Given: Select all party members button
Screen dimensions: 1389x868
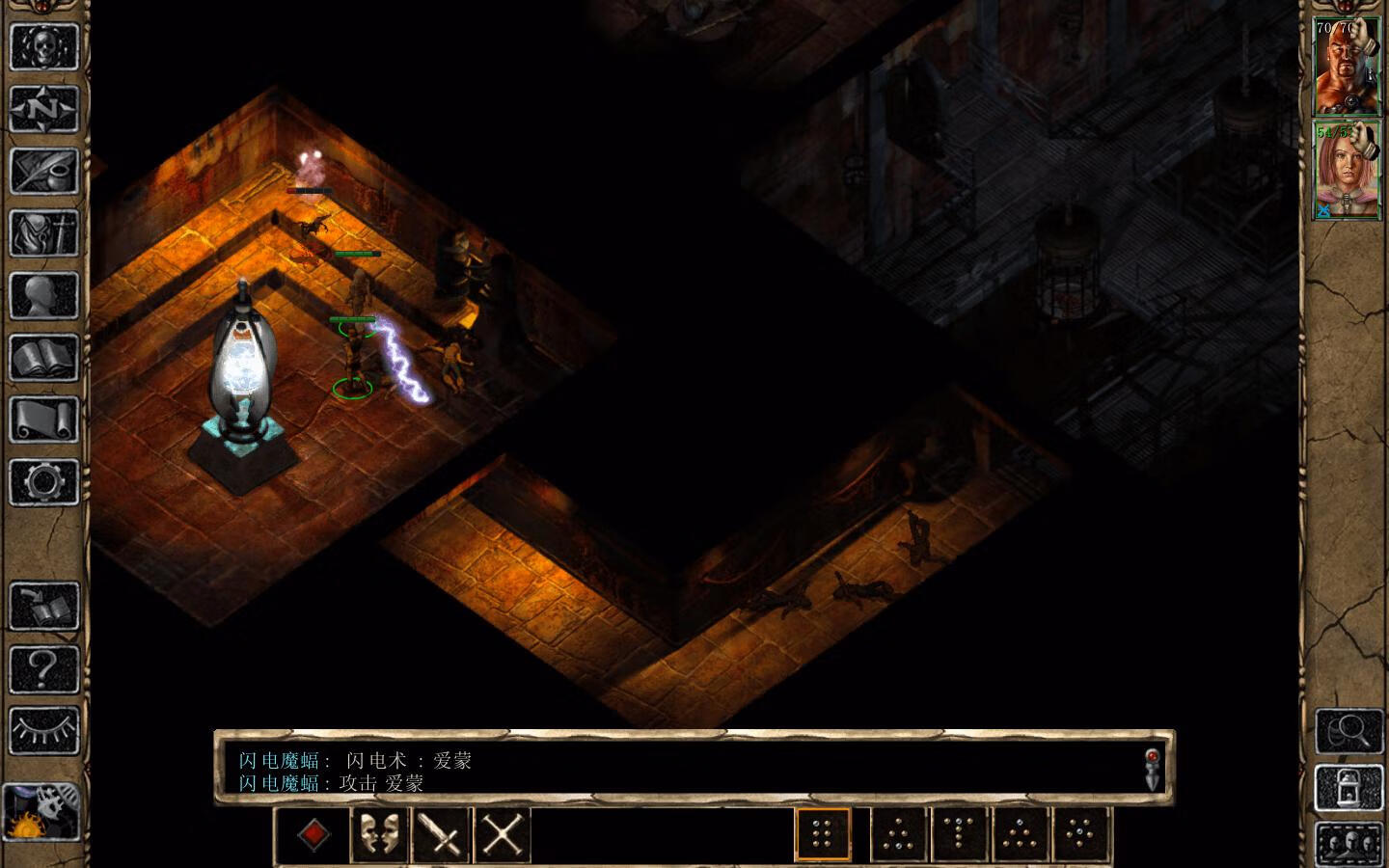Looking at the screenshot, I should click(x=1348, y=840).
